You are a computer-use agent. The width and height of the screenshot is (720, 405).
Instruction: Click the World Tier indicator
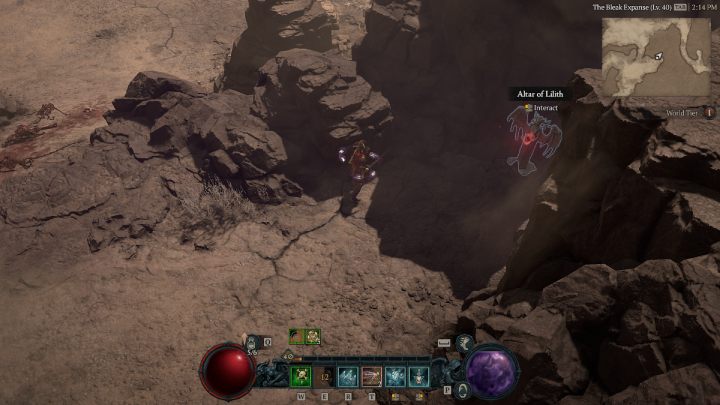pos(689,114)
